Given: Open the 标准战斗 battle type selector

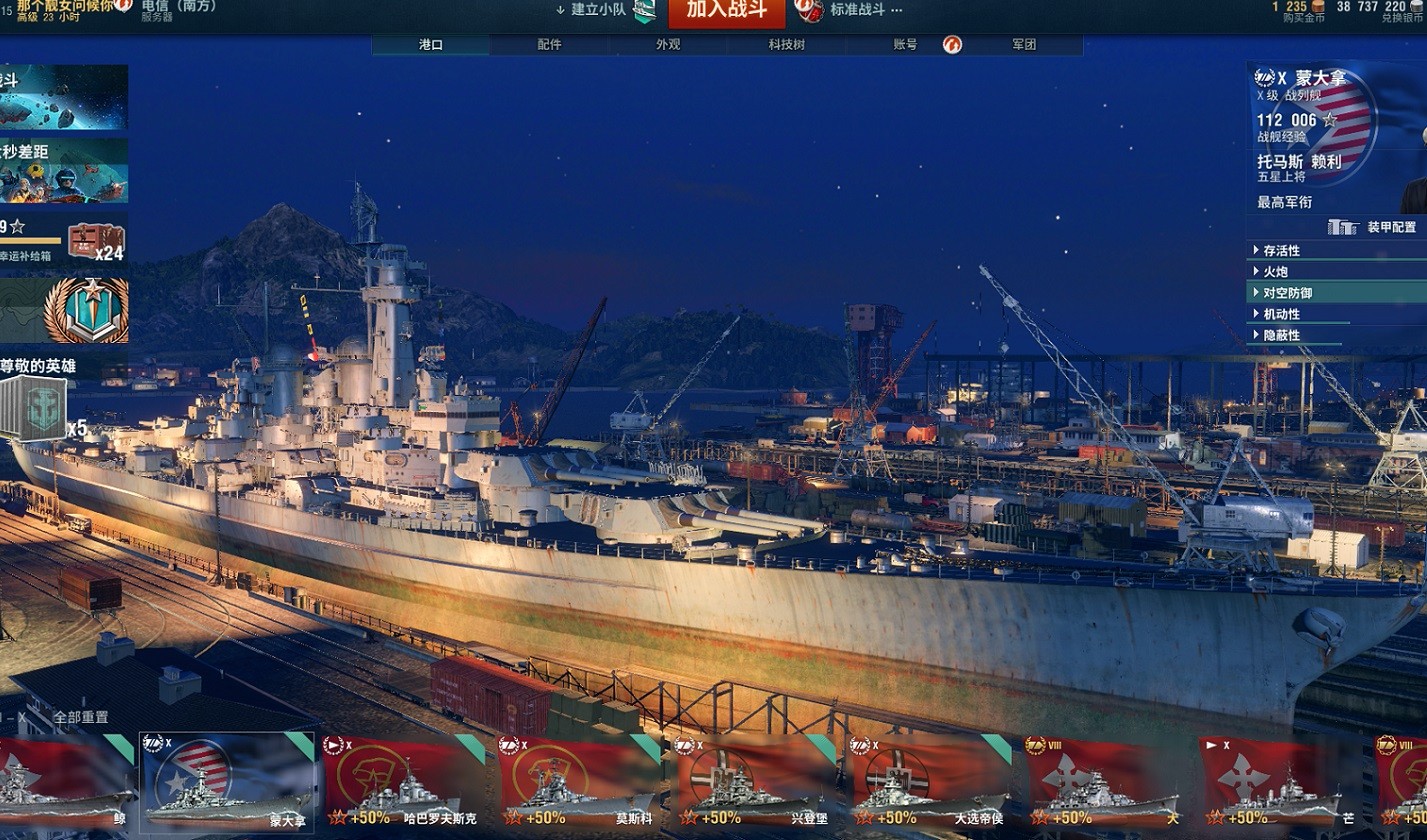Looking at the screenshot, I should 866,10.
